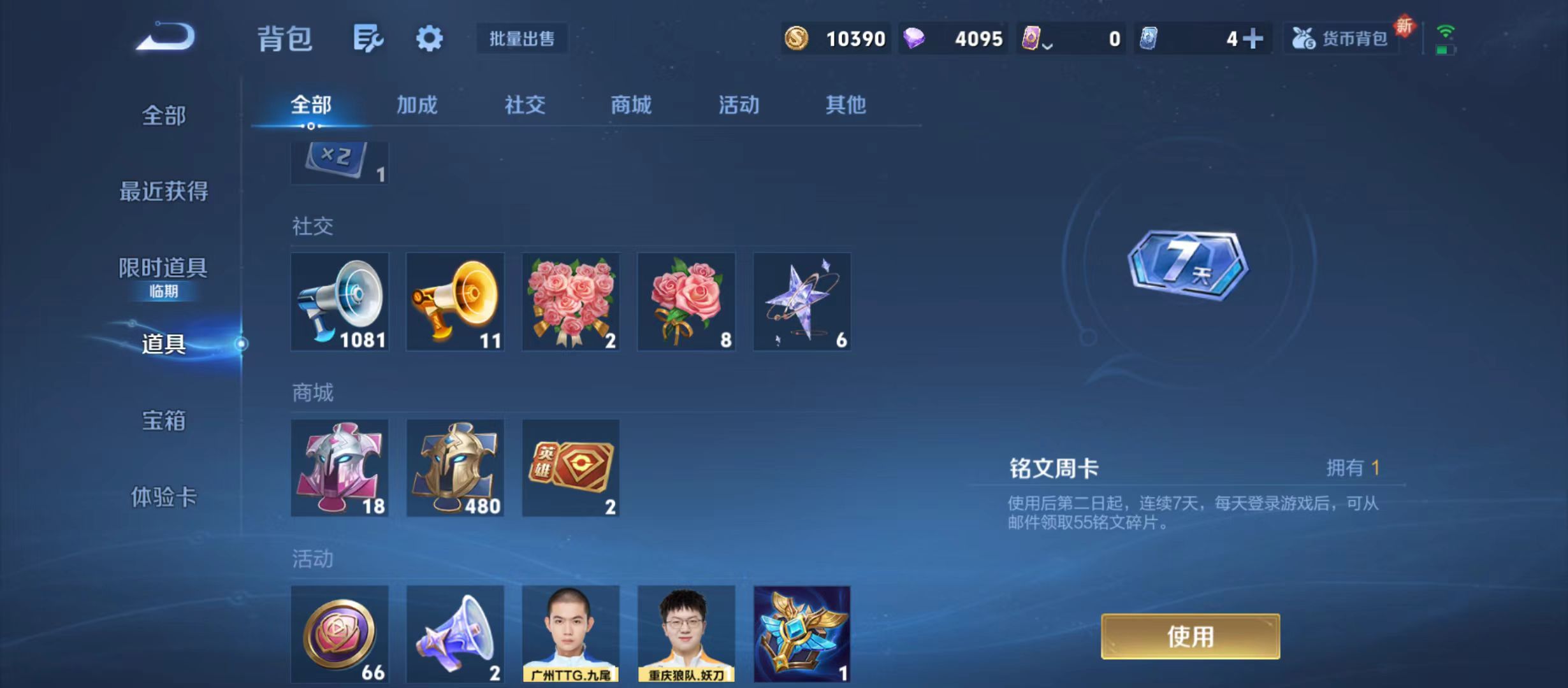Viewport: 1568px width, 688px height.
Task: Switch to the 商城 tab
Action: (x=631, y=105)
